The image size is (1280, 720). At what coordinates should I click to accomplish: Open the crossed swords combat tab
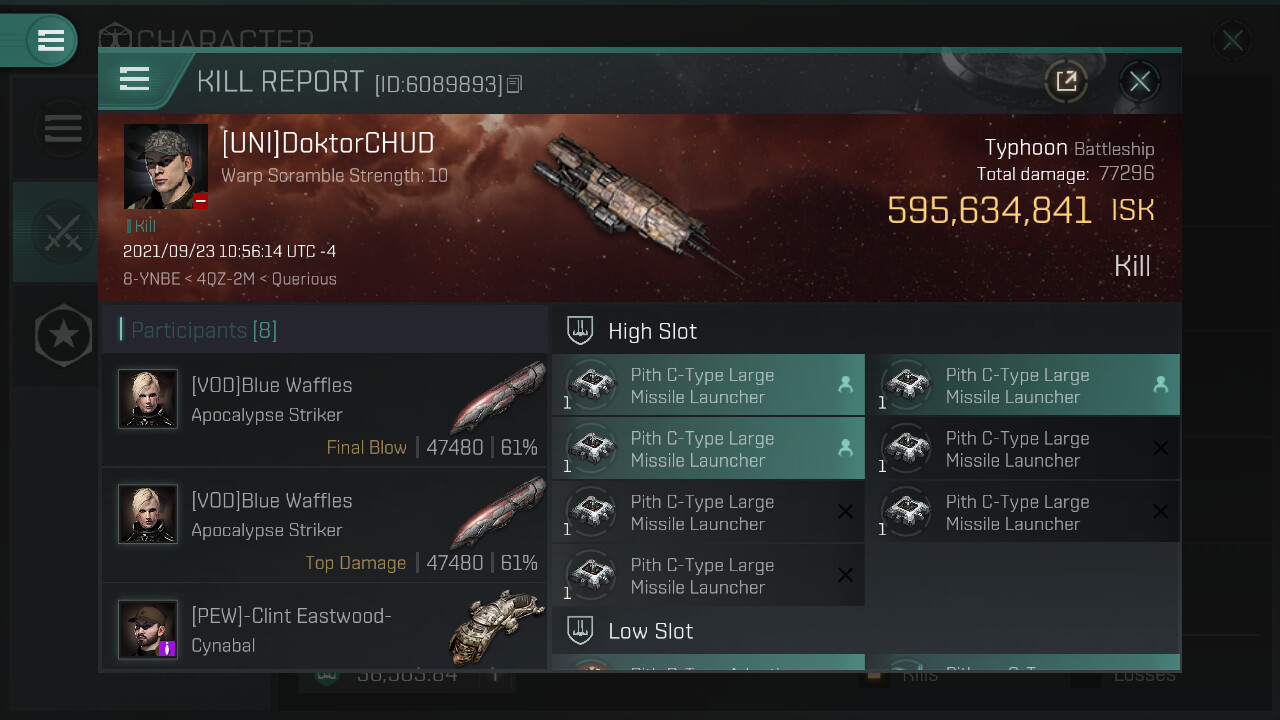point(62,232)
